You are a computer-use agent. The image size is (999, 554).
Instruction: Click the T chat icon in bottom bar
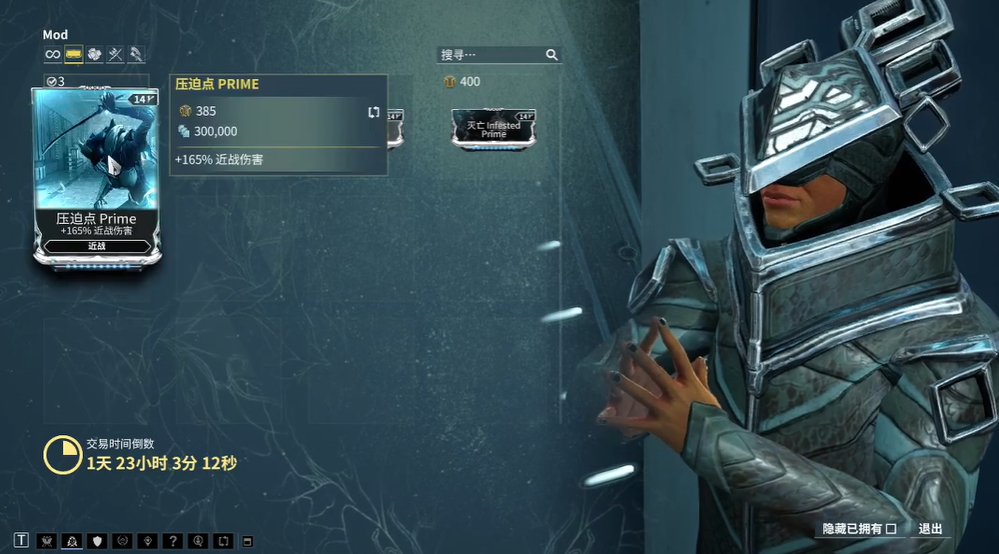pos(22,541)
